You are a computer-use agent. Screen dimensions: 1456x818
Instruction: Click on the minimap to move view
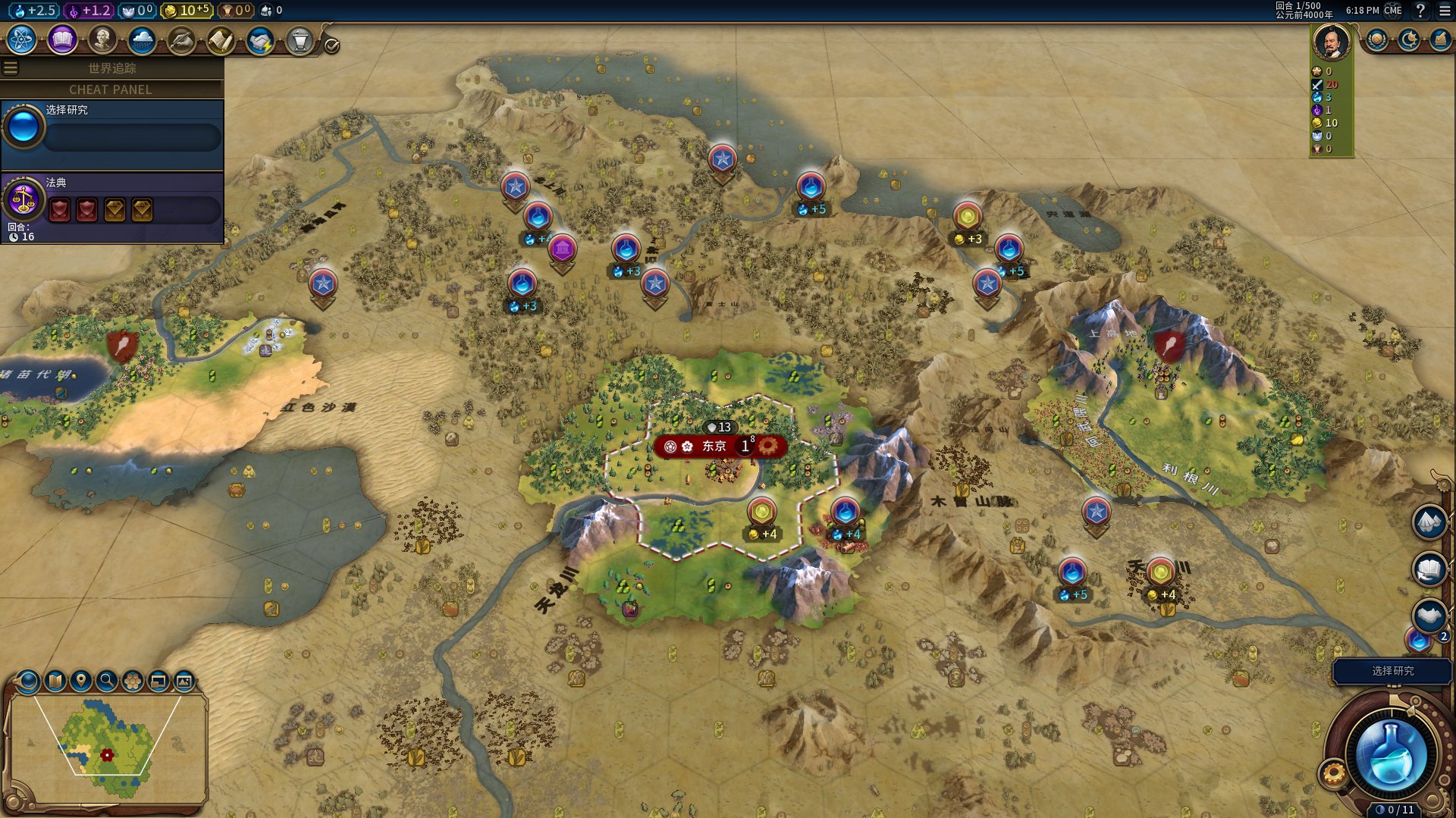click(106, 747)
